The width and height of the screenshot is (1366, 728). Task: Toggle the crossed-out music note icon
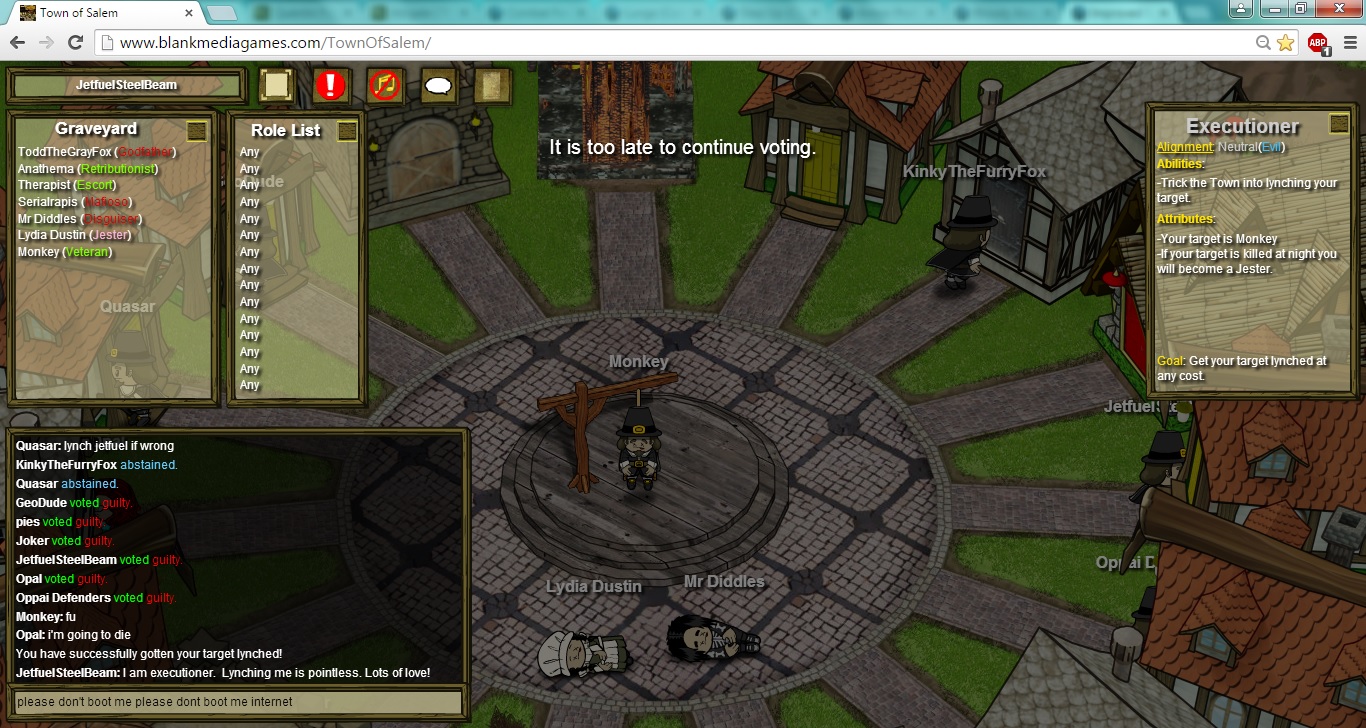coord(384,85)
